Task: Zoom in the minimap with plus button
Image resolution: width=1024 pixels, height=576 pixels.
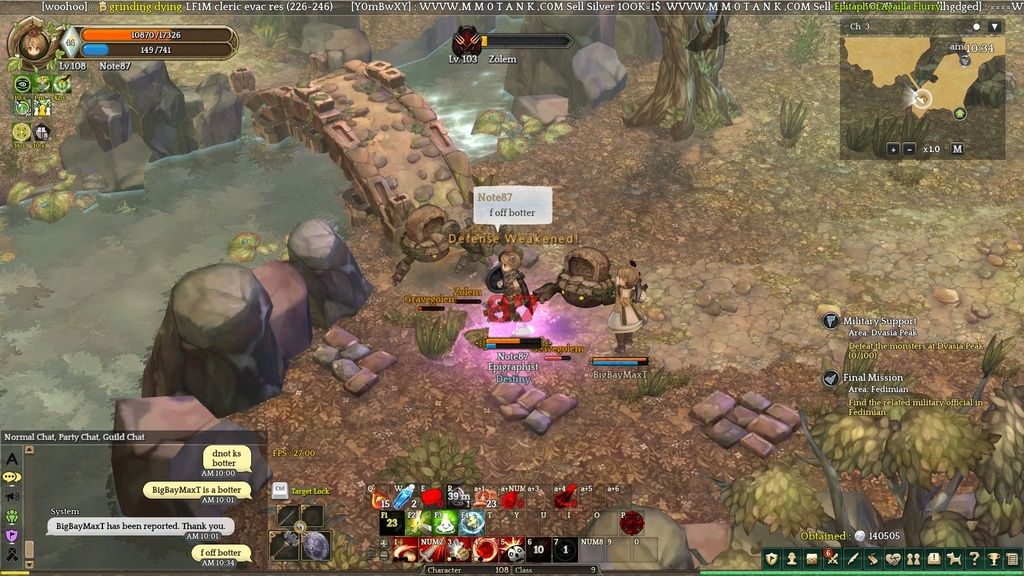Action: click(893, 149)
